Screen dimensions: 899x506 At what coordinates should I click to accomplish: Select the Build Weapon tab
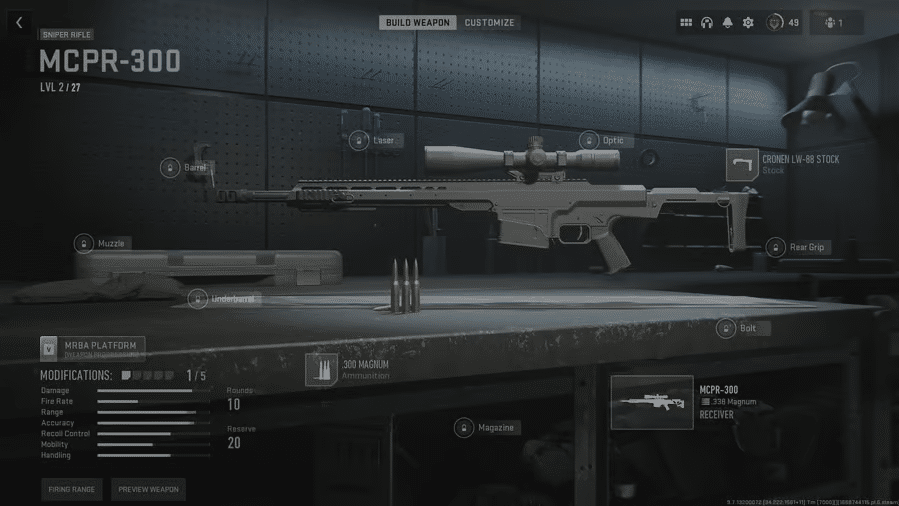pyautogui.click(x=417, y=22)
